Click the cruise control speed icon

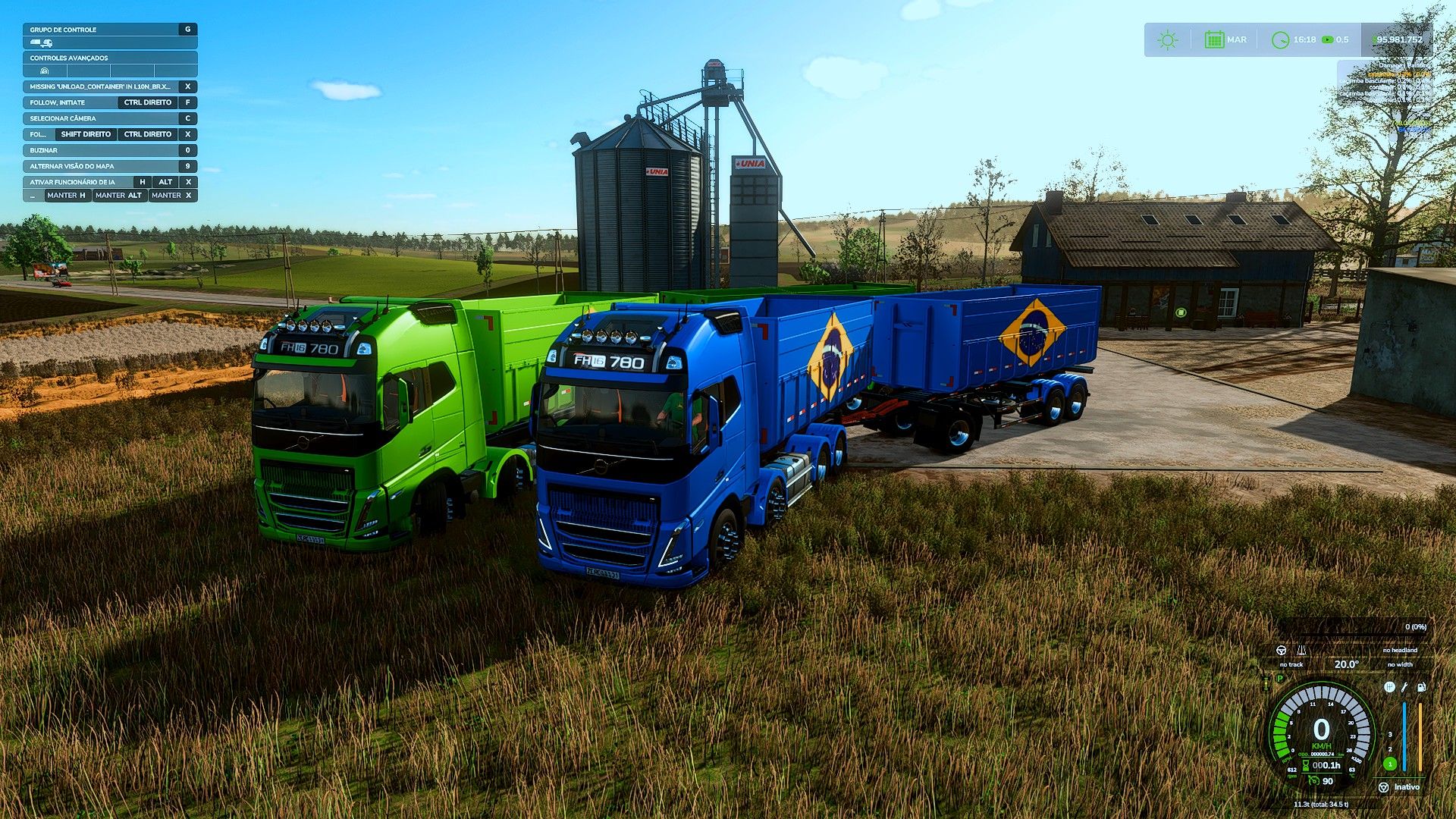(x=1313, y=780)
